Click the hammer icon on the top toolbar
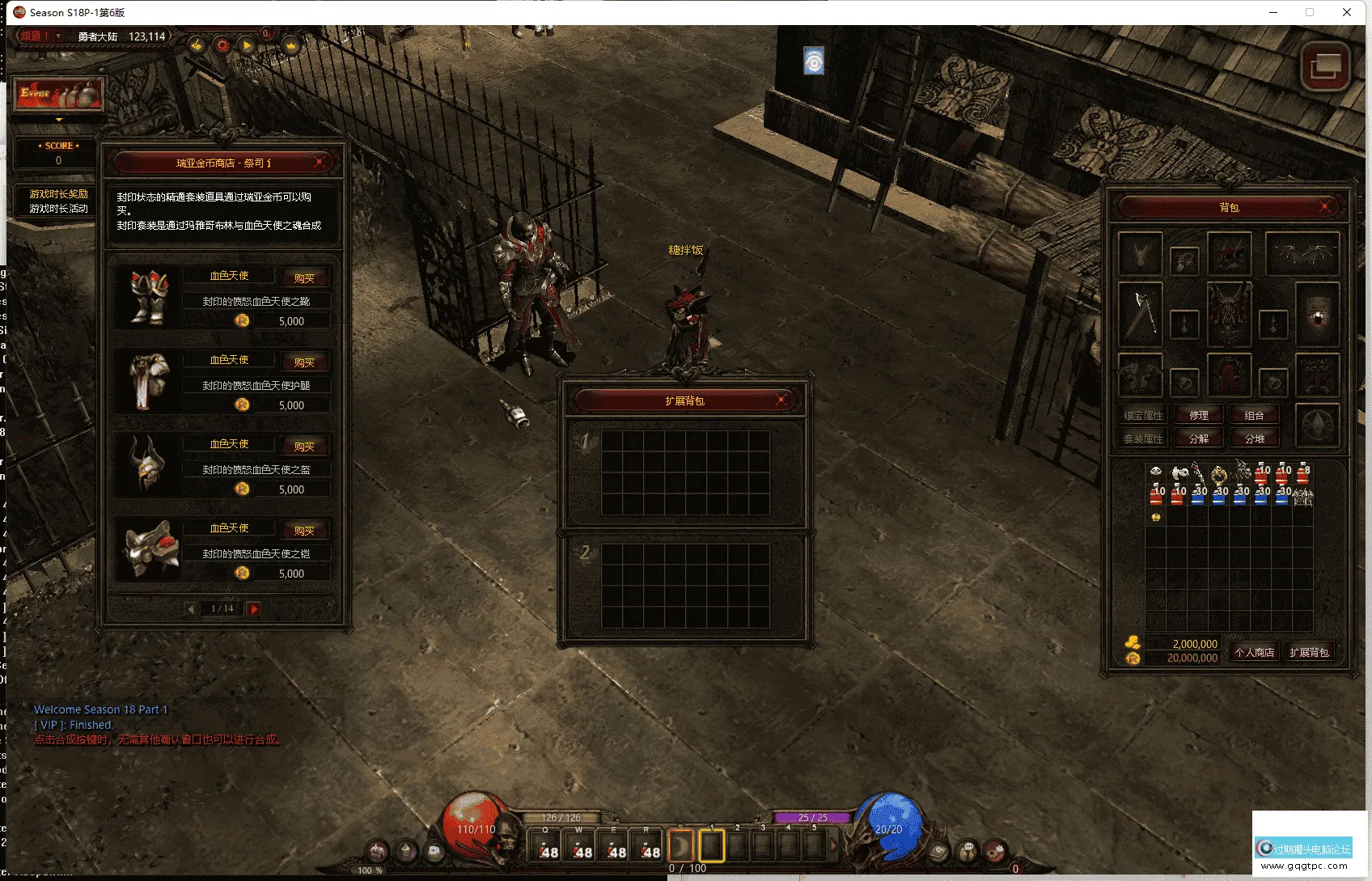 pyautogui.click(x=197, y=45)
